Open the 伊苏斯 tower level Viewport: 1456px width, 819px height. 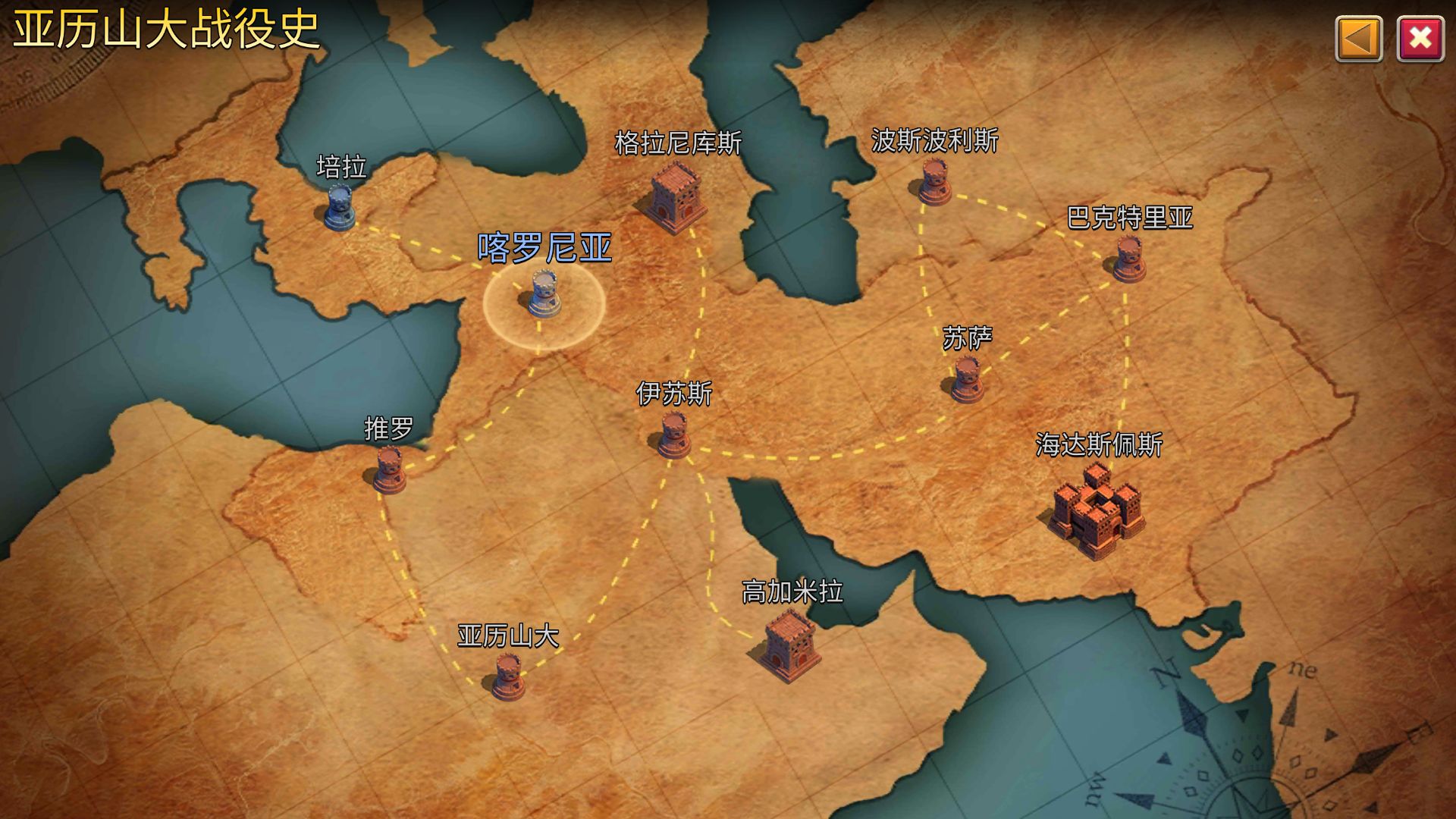click(673, 436)
